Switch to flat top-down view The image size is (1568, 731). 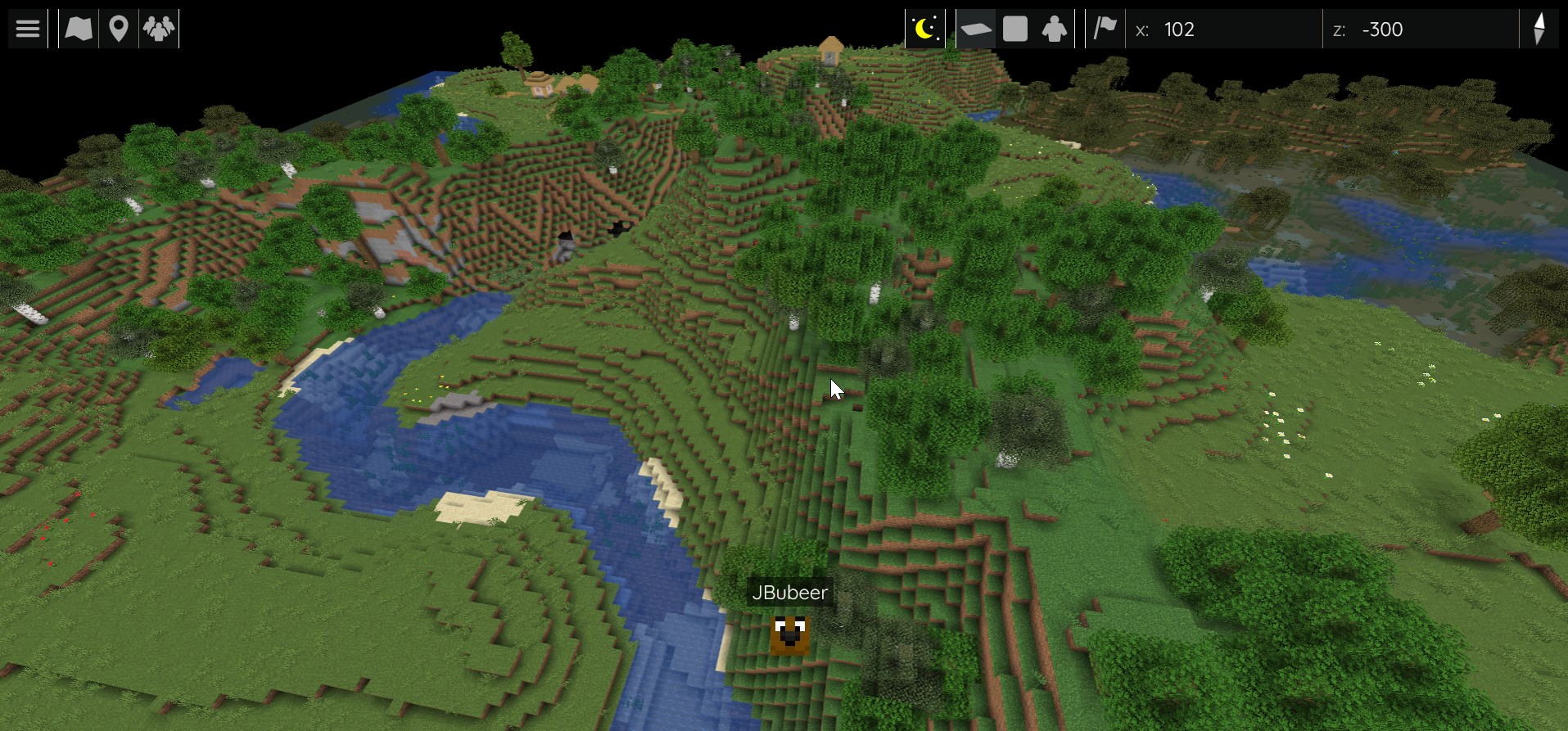point(1015,29)
